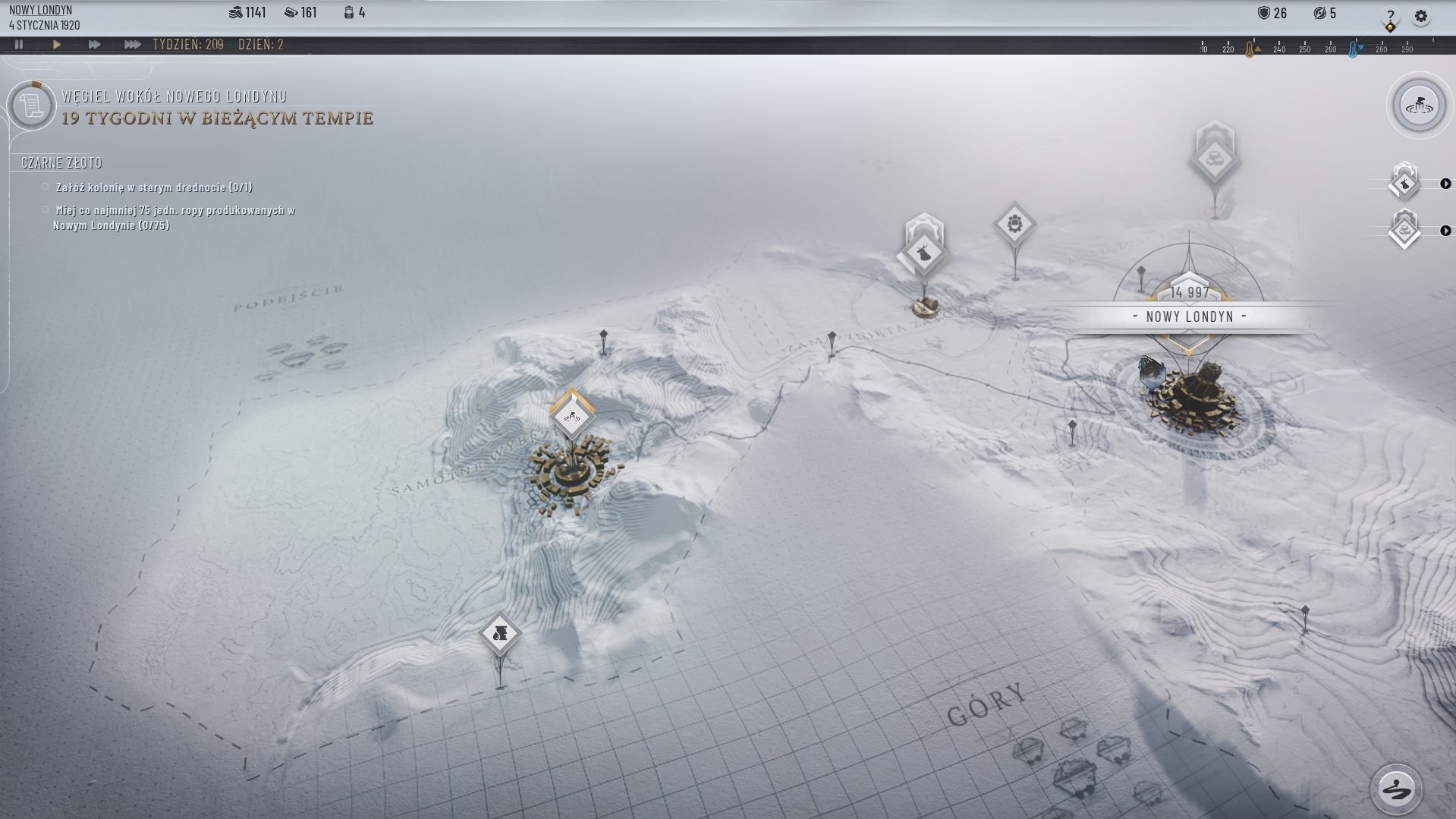Screen dimensions: 1456x819
Task: Click the coal deposit marker in the bottom-left
Action: pos(500,634)
